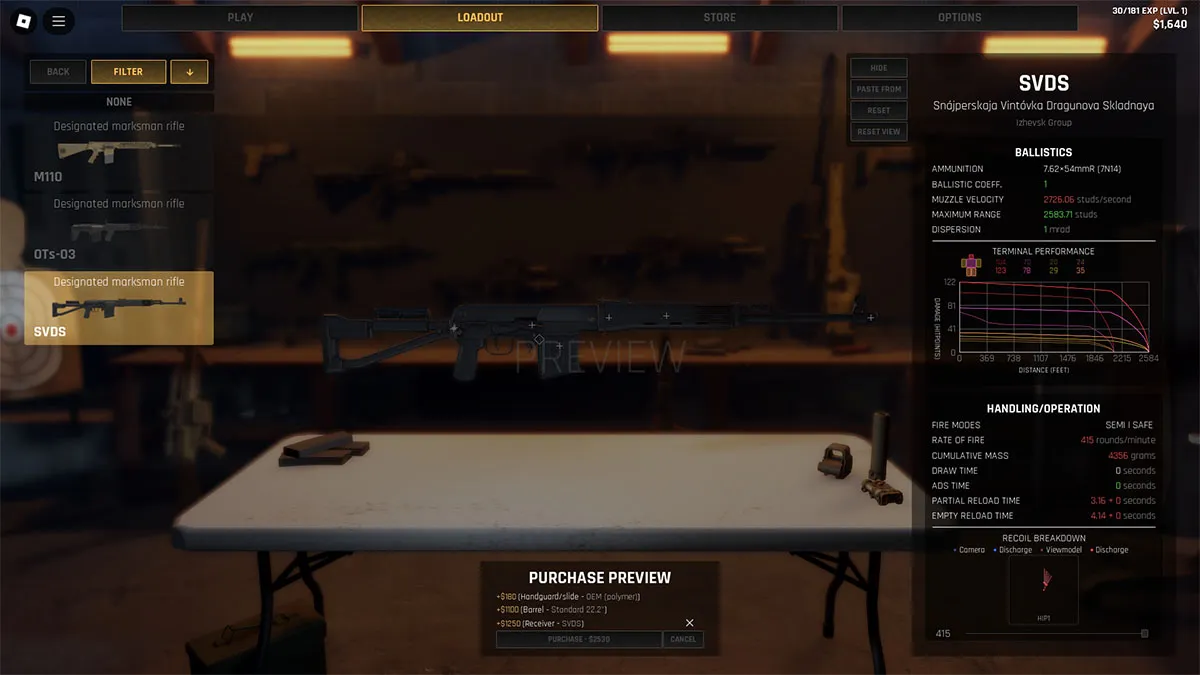The height and width of the screenshot is (675, 1200).
Task: Confirm the $2530 purchase
Action: pos(579,639)
